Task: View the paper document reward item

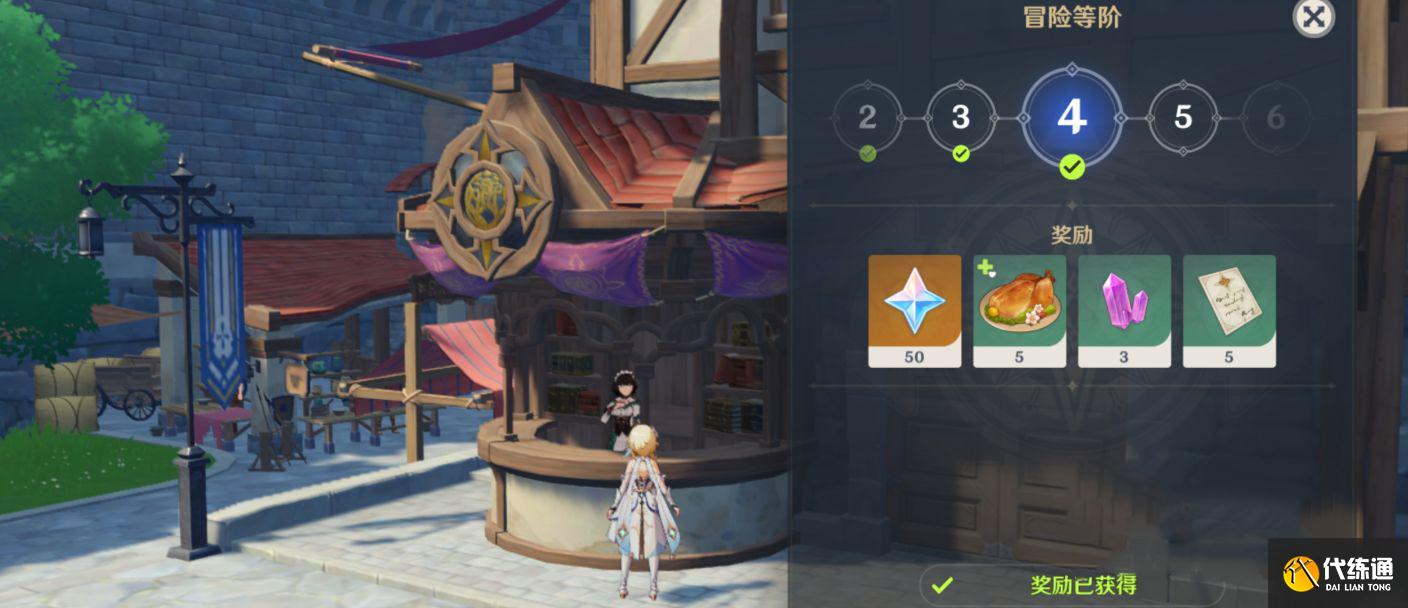Action: (x=1229, y=310)
